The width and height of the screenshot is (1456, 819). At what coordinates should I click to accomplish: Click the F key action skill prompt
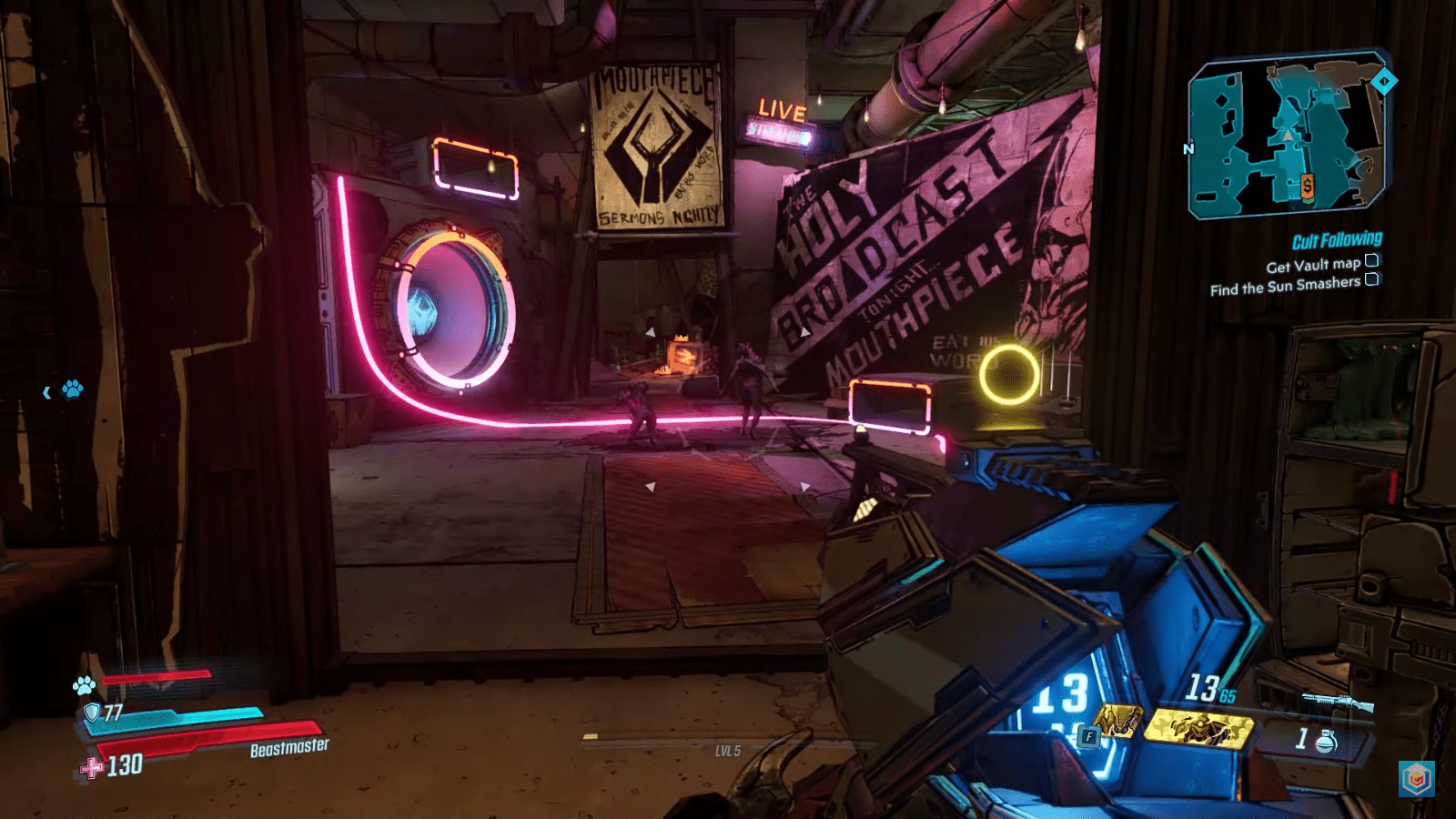1090,735
